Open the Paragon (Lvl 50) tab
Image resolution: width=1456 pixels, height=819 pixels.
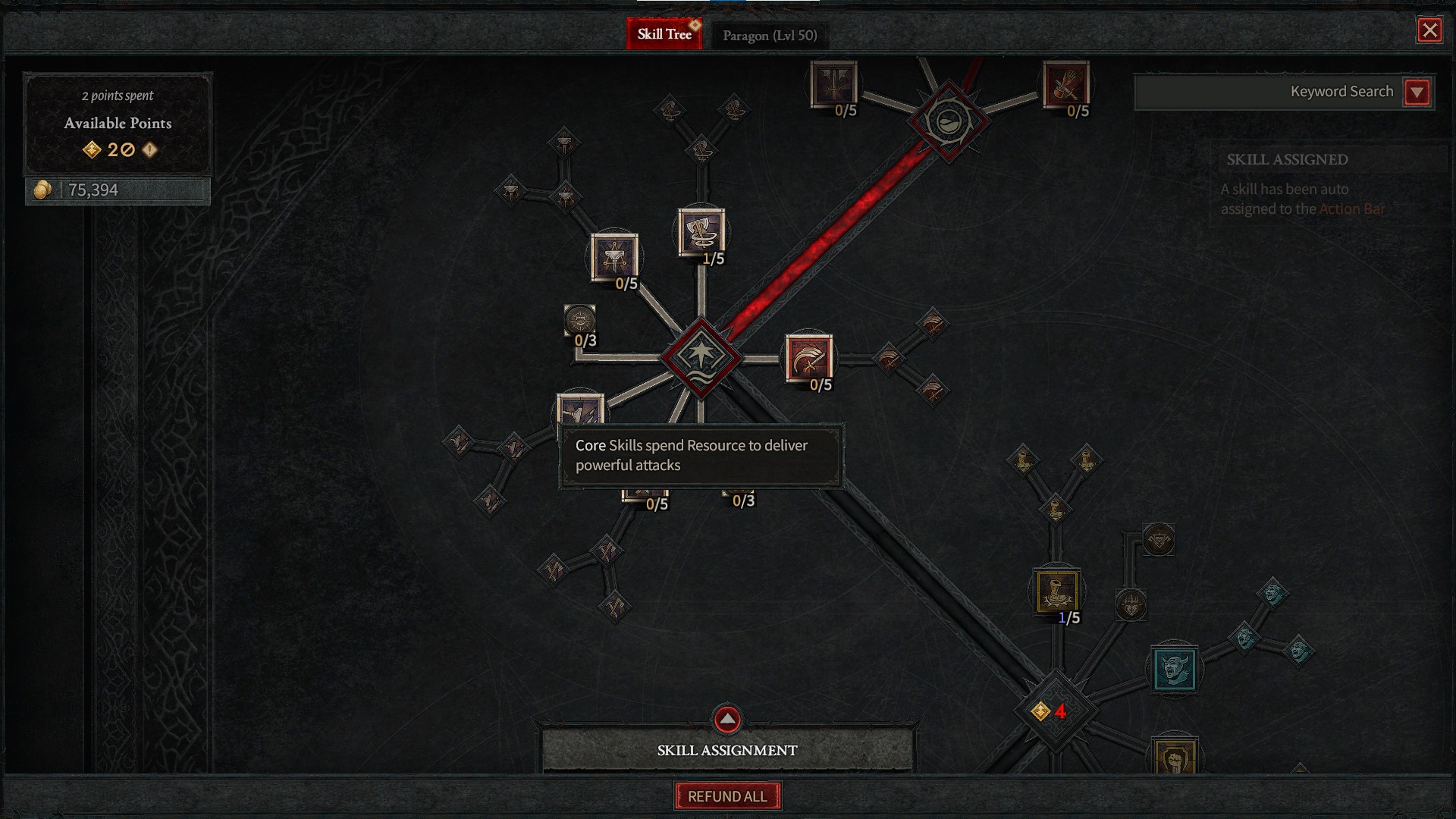pos(769,36)
